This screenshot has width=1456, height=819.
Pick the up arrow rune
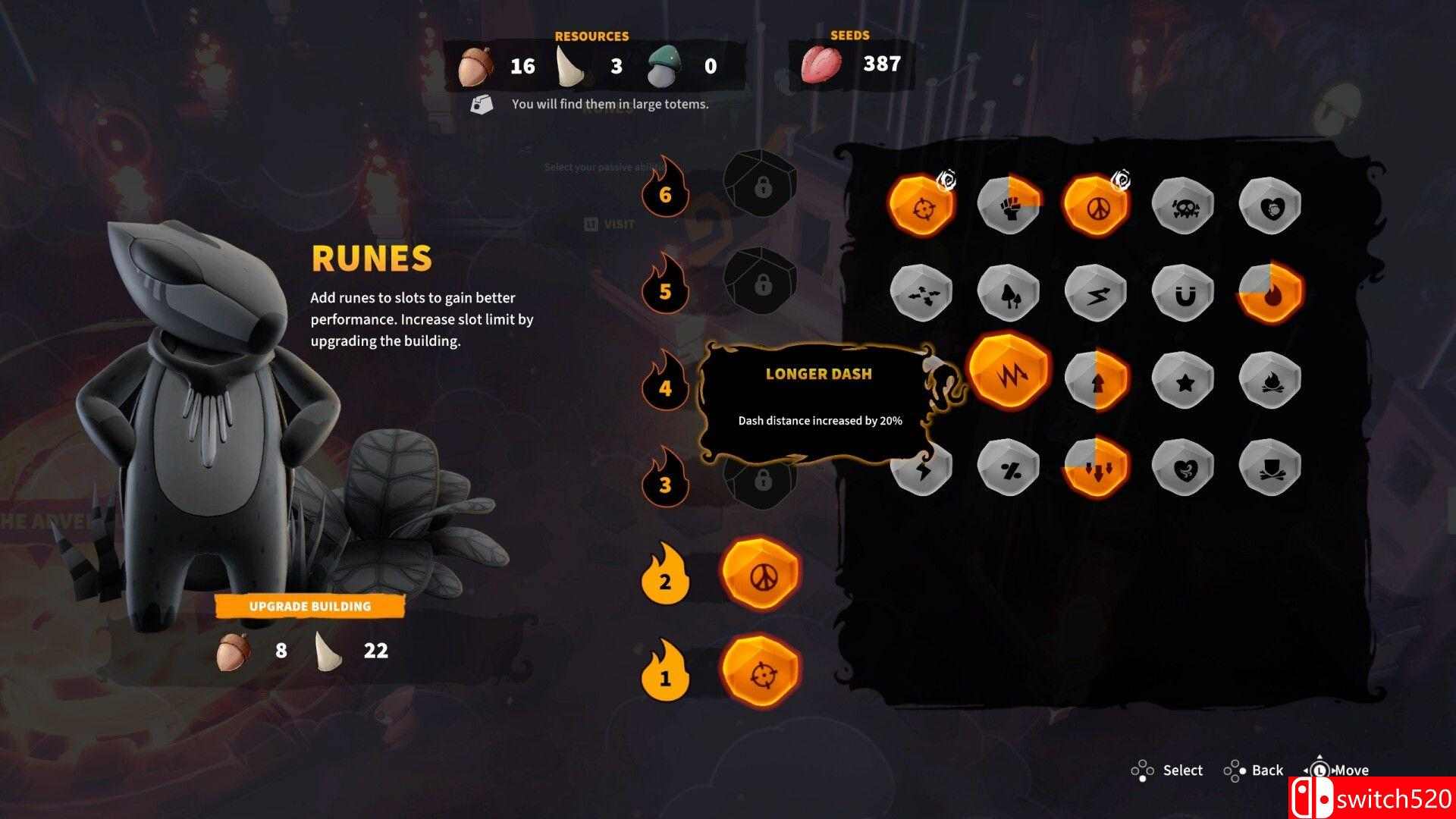point(1096,381)
